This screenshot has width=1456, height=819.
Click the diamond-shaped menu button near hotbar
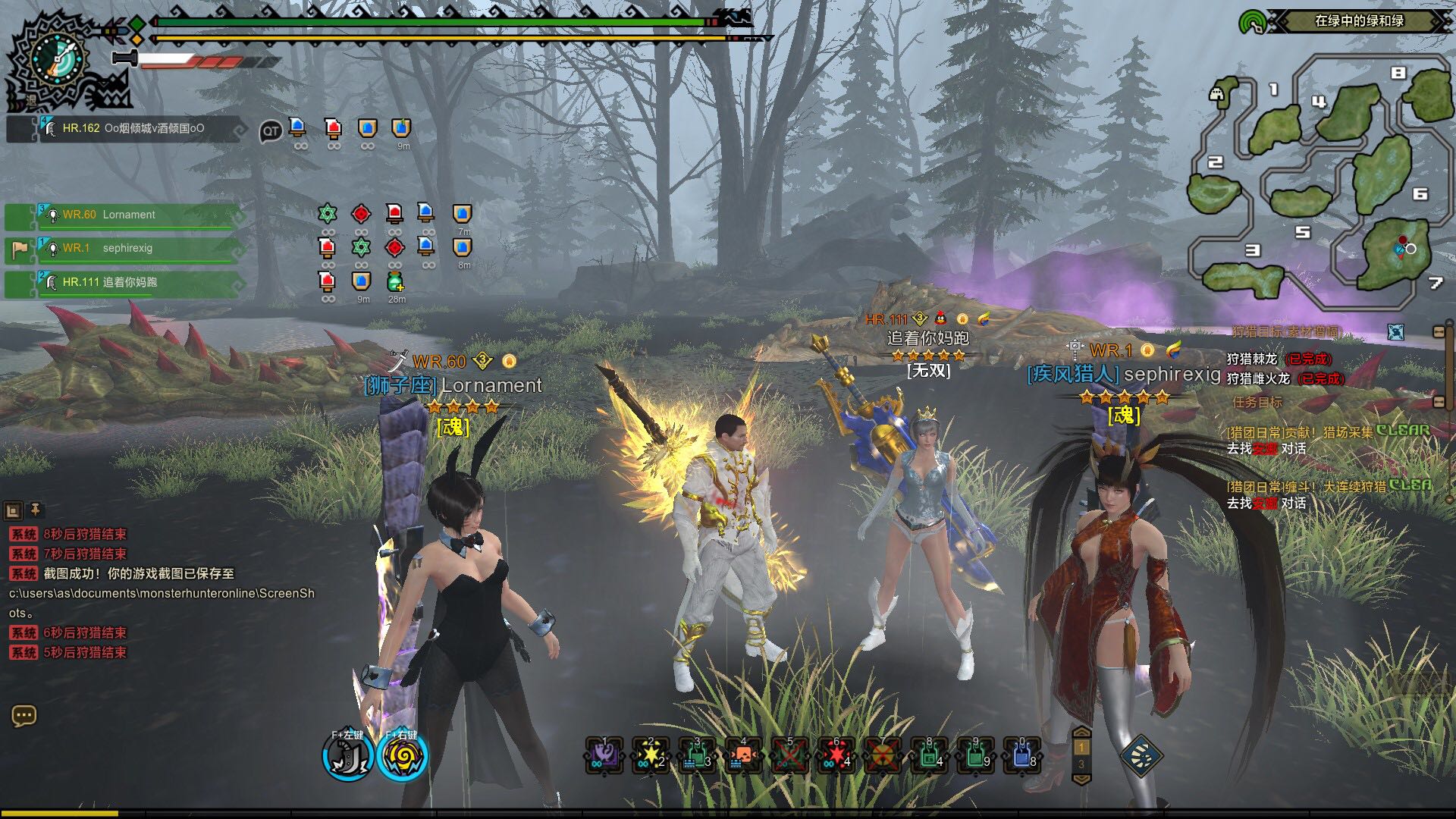1141,755
